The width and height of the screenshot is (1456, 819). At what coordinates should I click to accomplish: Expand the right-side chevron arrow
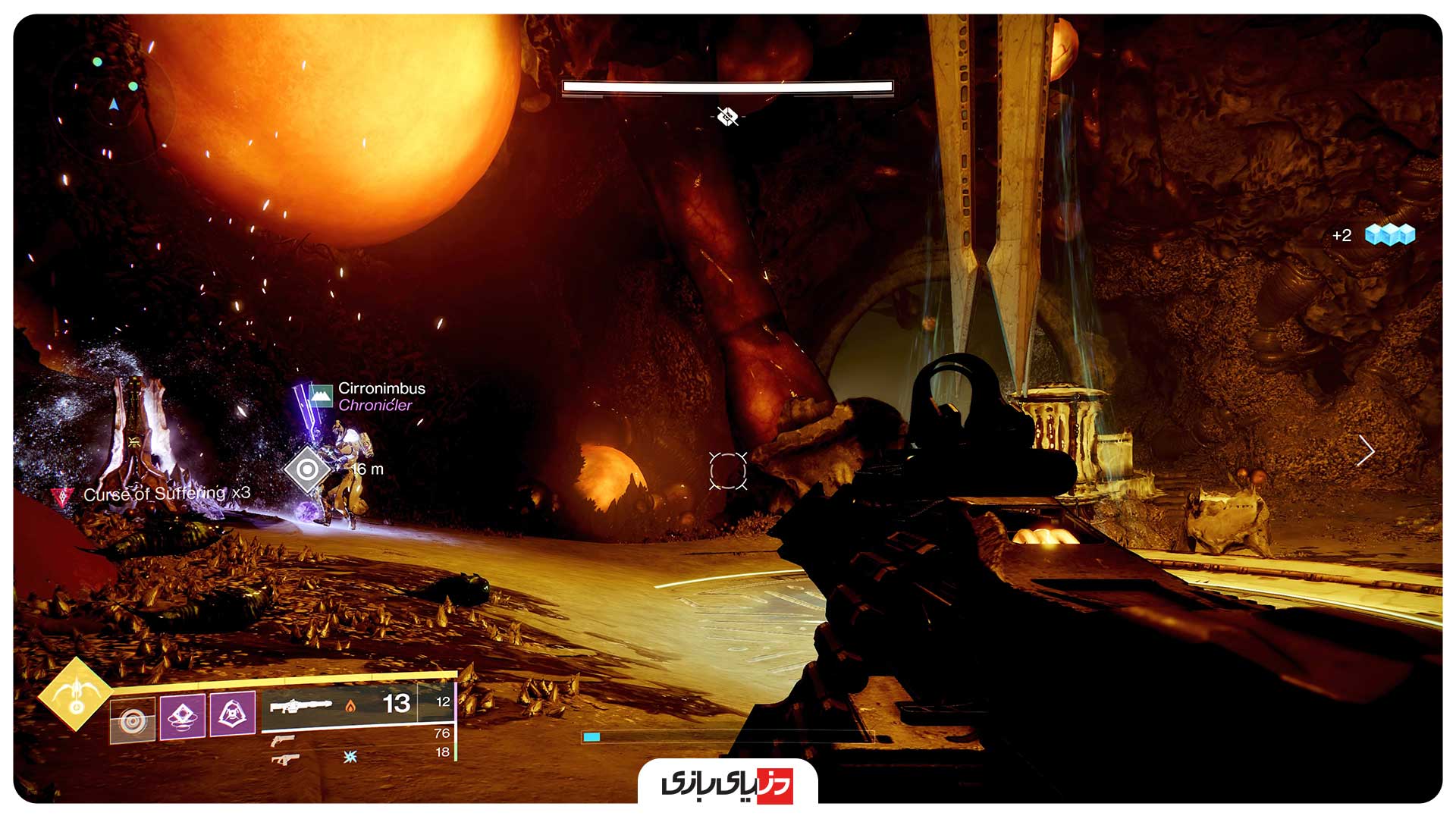pos(1369,450)
